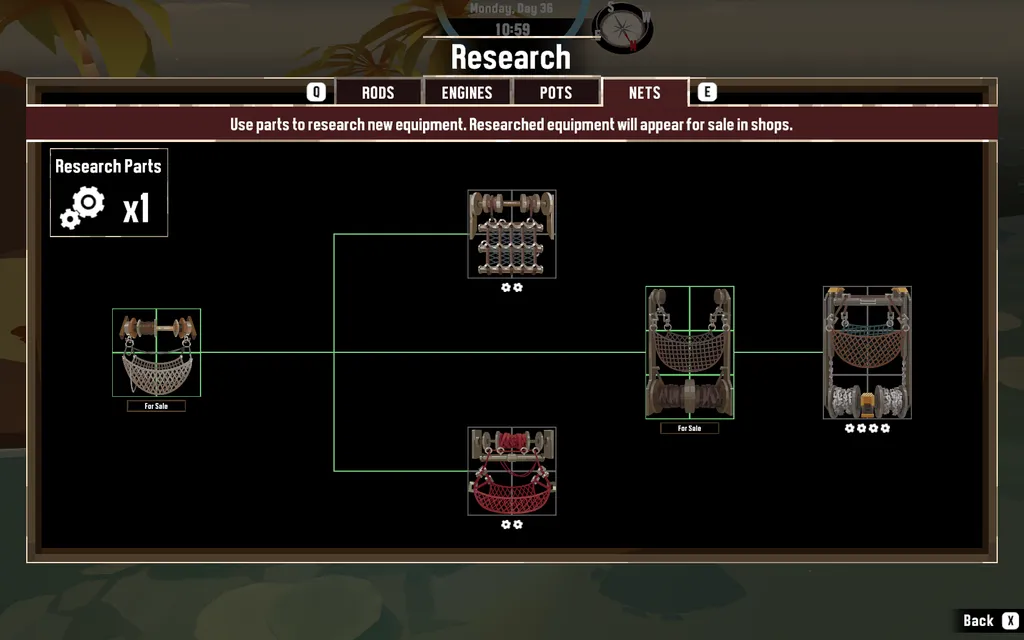Open the Engines research tab
Viewport: 1024px width, 640px height.
467,93
